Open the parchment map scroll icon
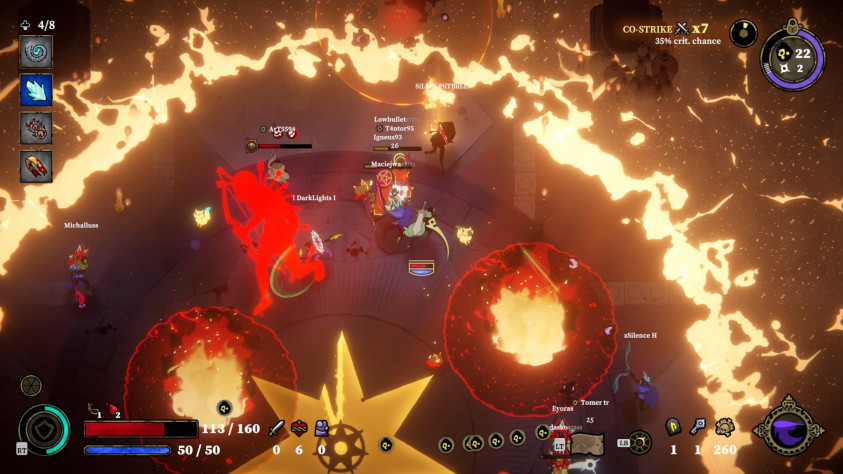The height and width of the screenshot is (474, 843). coord(588,444)
